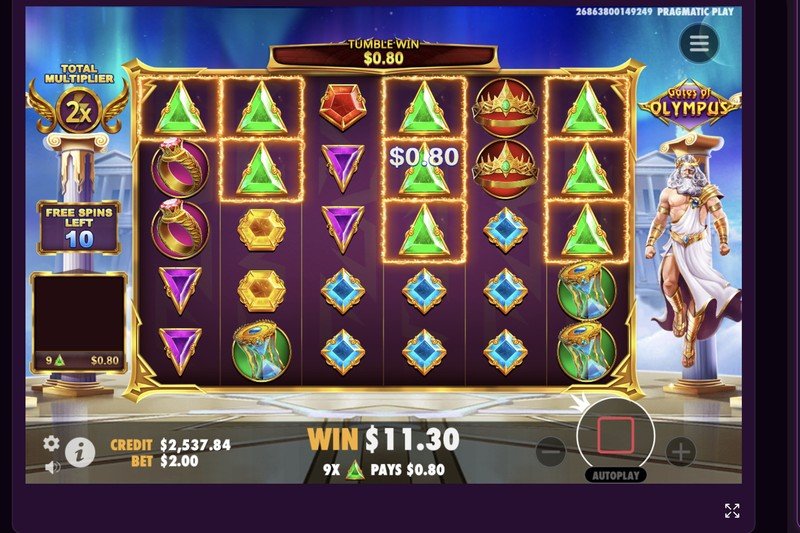Show the game information page

pyautogui.click(x=80, y=453)
